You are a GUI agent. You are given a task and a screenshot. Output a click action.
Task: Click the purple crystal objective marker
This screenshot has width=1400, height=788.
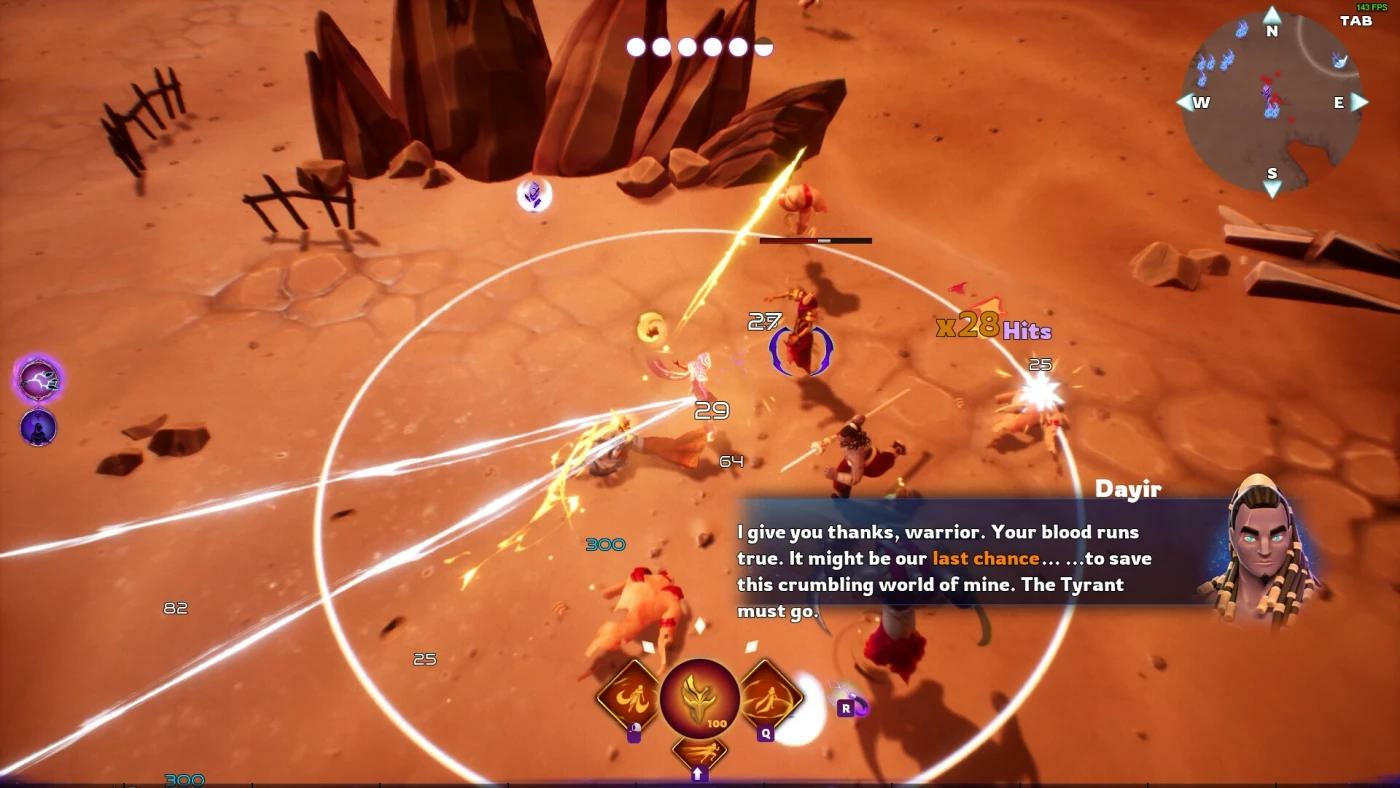point(534,194)
